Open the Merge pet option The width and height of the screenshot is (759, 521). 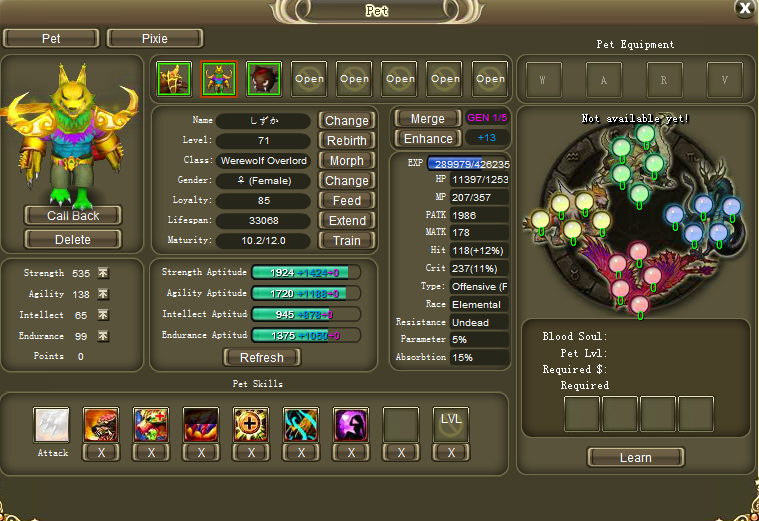pos(428,119)
